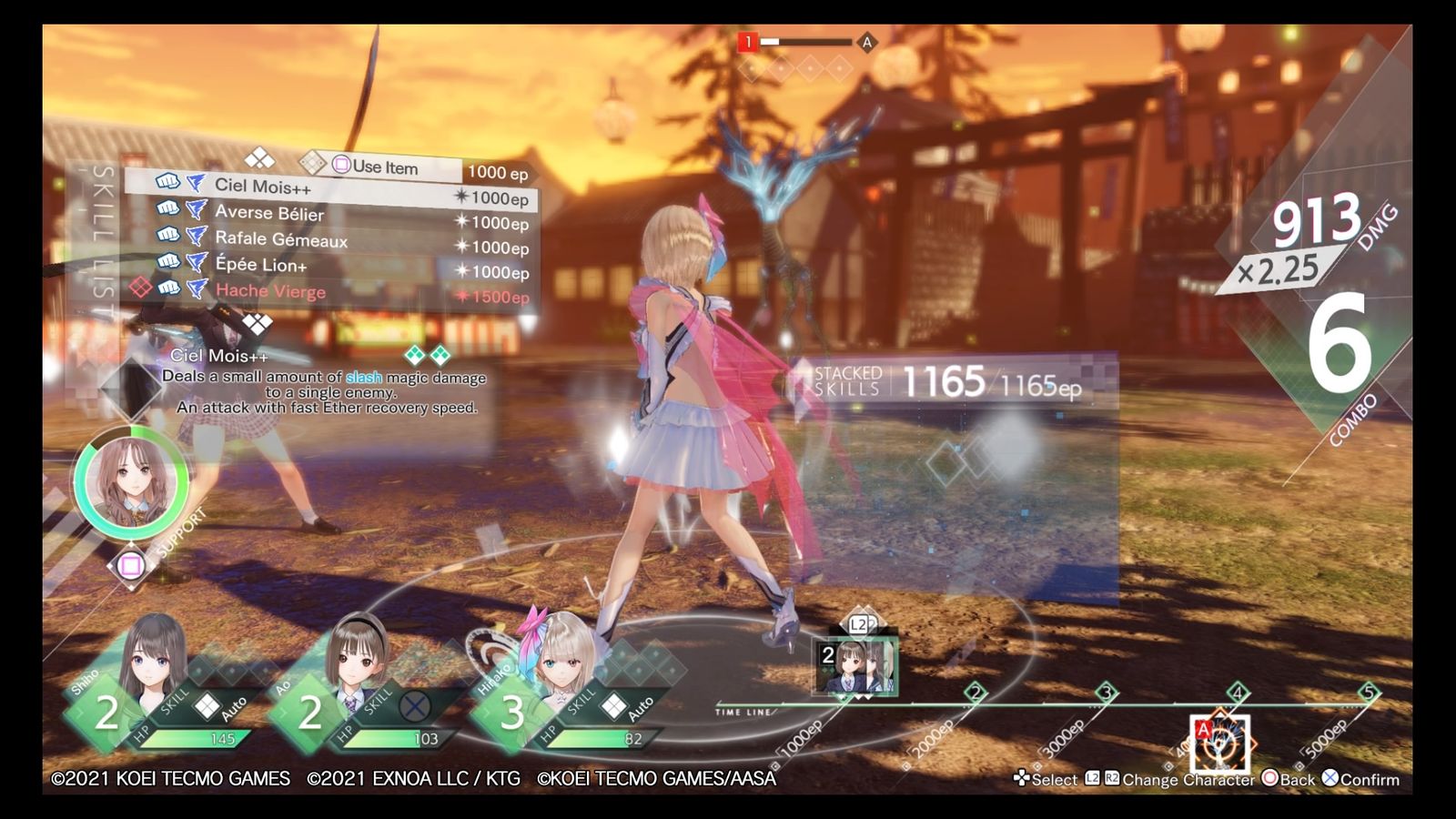Click the enemy marker on the timeline

[1219, 743]
